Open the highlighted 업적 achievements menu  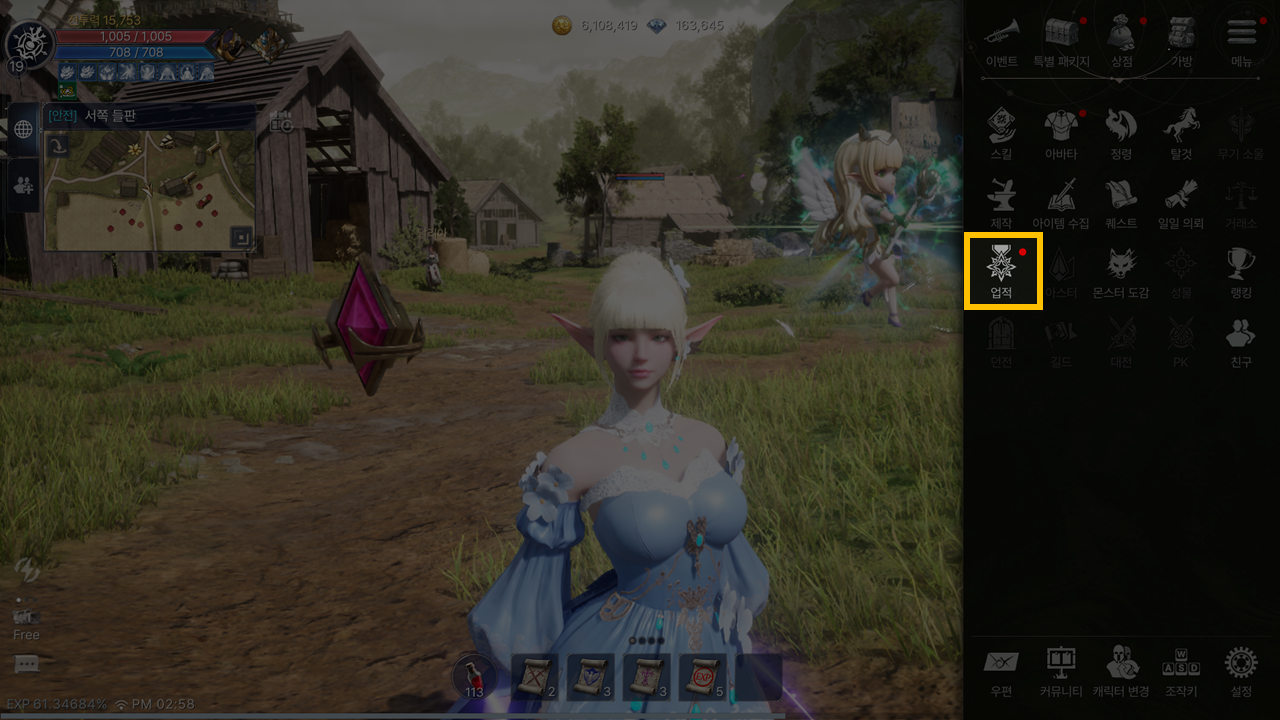click(x=1002, y=270)
